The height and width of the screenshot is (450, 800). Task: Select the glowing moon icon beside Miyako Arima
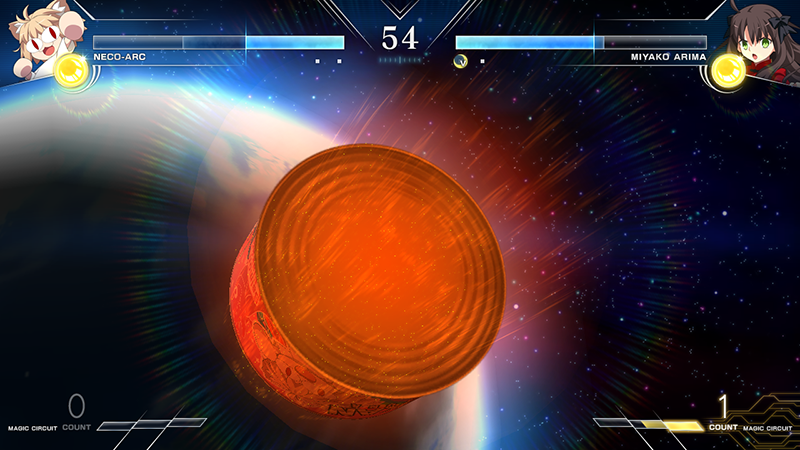click(727, 74)
